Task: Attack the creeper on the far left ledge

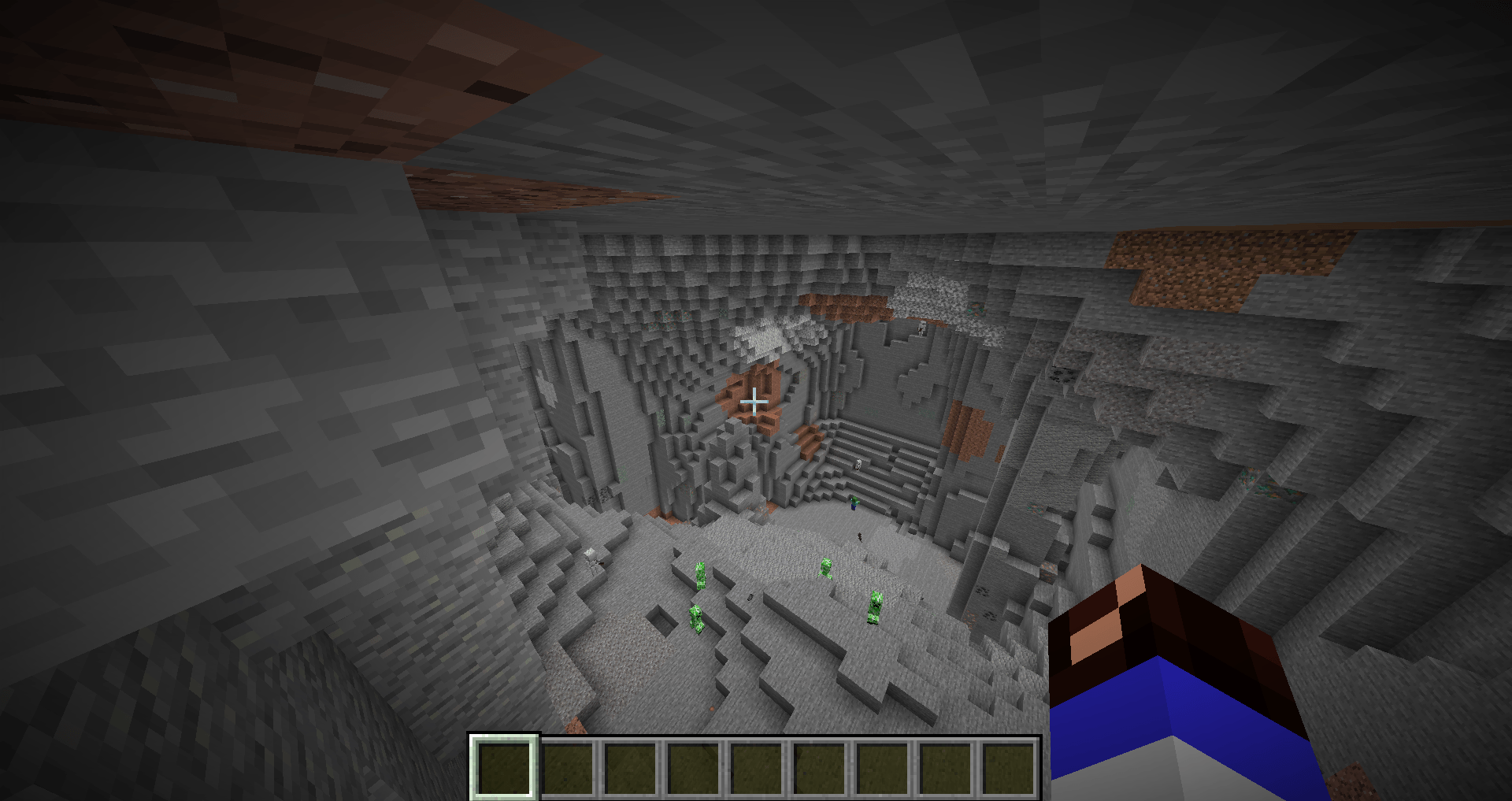Action: [x=700, y=574]
